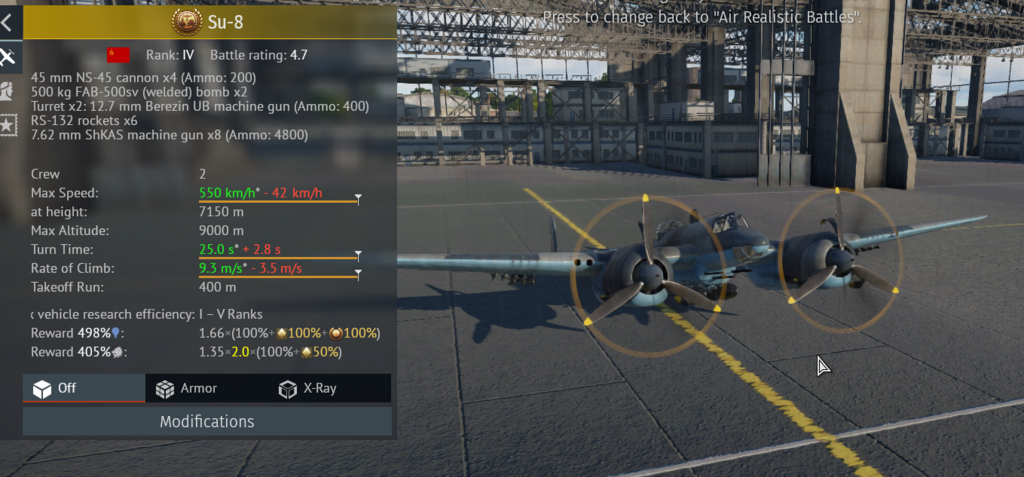Select the aircraft icon tab
The image size is (1024, 477).
(x=7, y=56)
